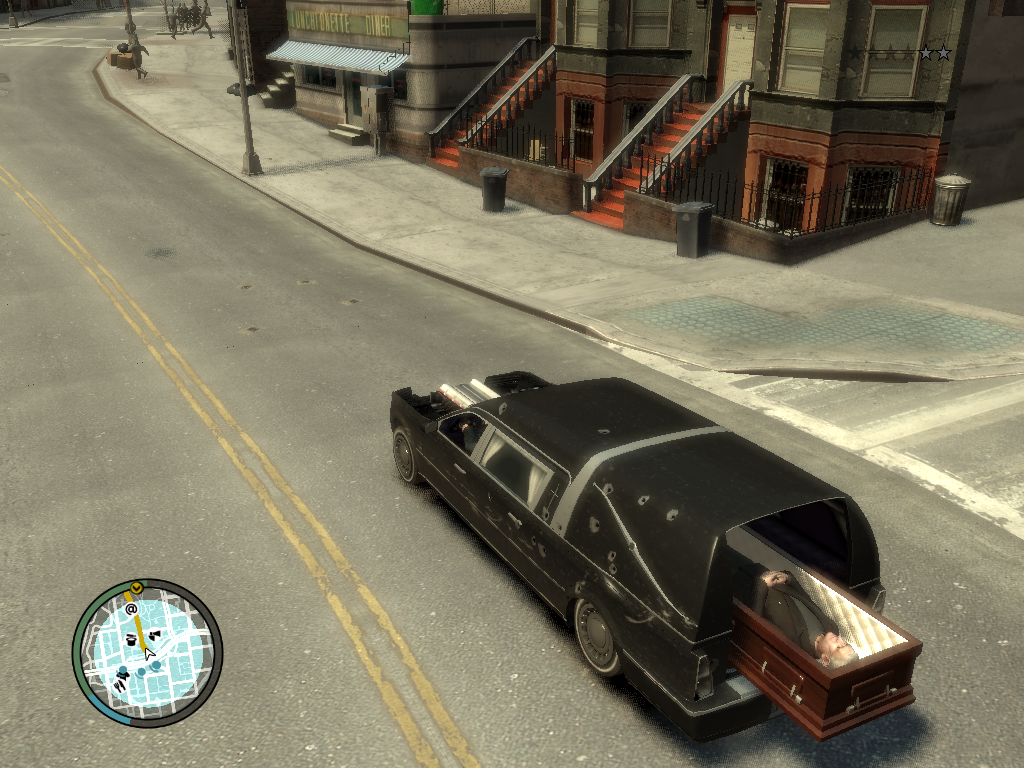Viewport: 1024px width, 768px height.
Task: Click the @ internet cafe blip
Action: click(131, 609)
